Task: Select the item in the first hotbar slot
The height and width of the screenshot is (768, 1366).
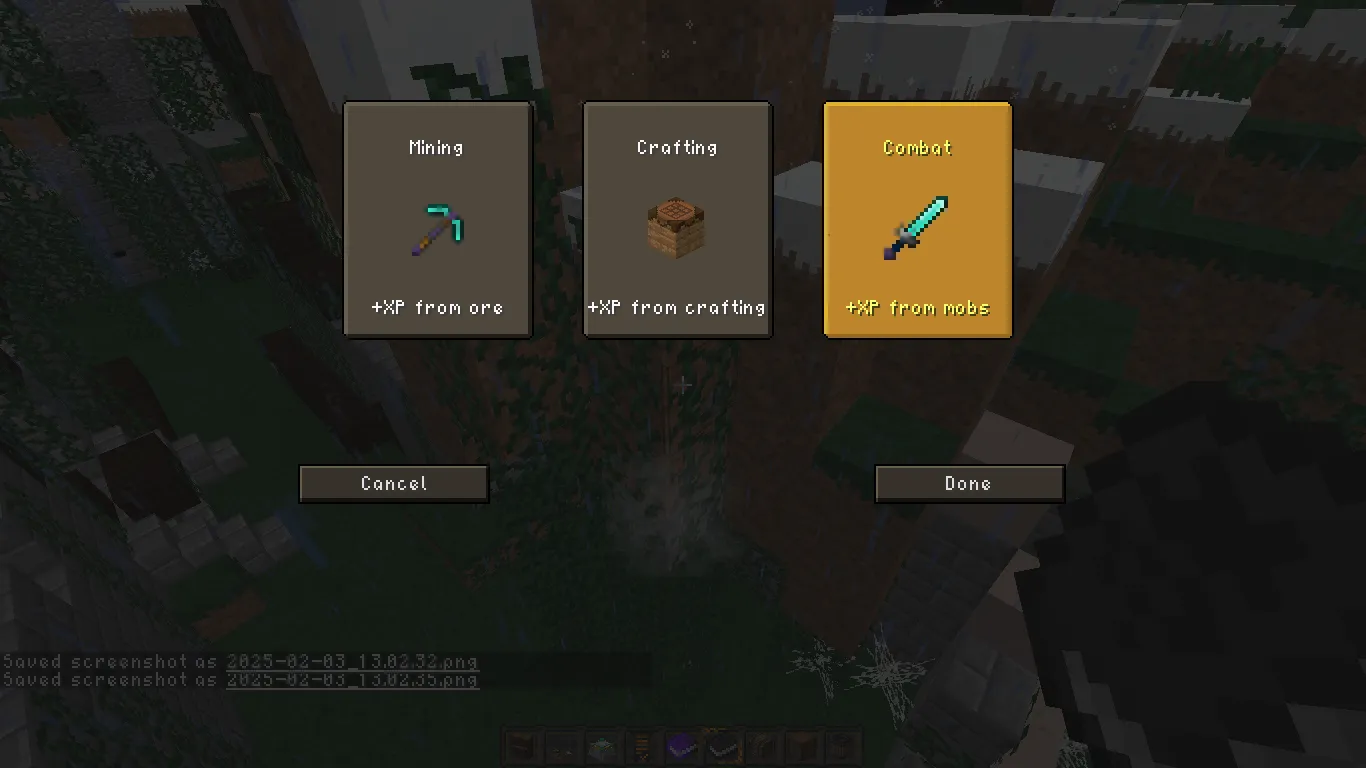Action: tap(522, 746)
